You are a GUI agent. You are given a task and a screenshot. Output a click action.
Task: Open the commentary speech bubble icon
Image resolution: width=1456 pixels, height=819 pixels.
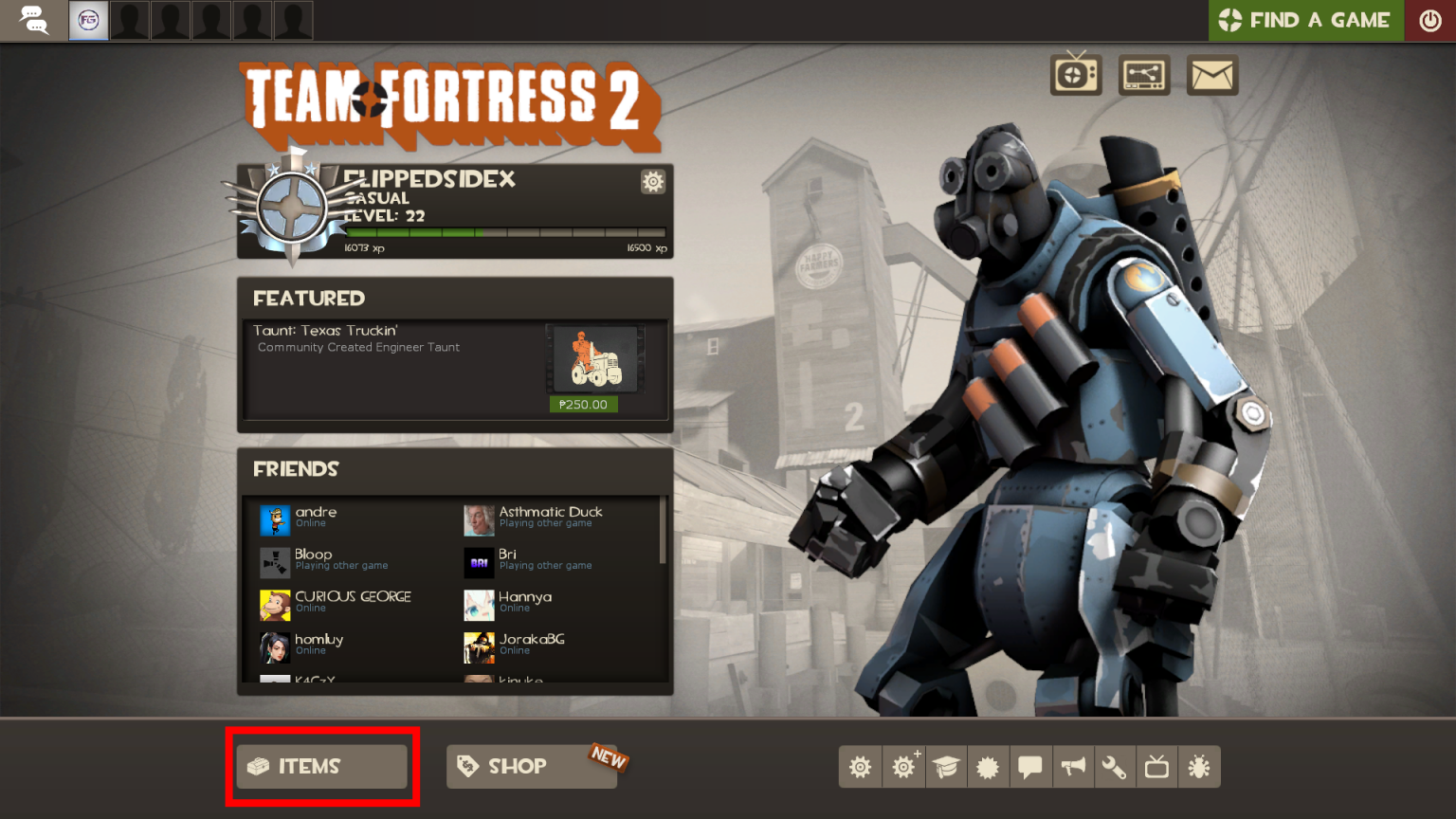click(x=1031, y=767)
